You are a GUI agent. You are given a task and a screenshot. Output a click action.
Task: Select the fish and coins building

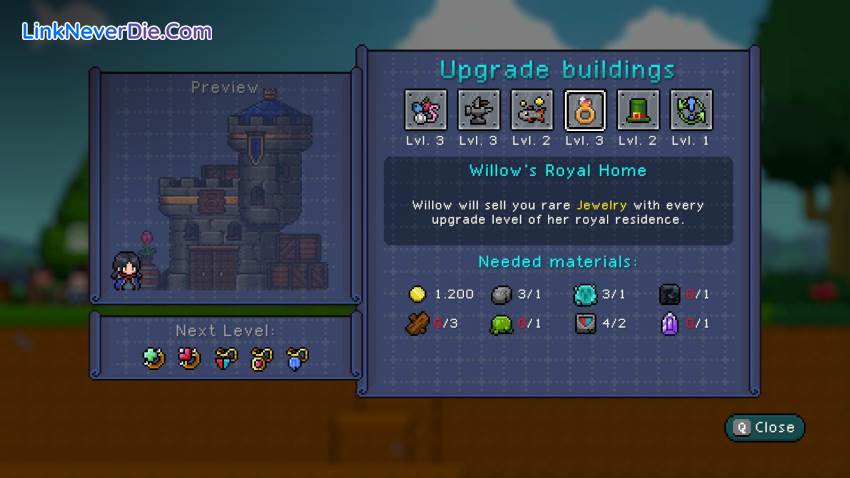532,110
